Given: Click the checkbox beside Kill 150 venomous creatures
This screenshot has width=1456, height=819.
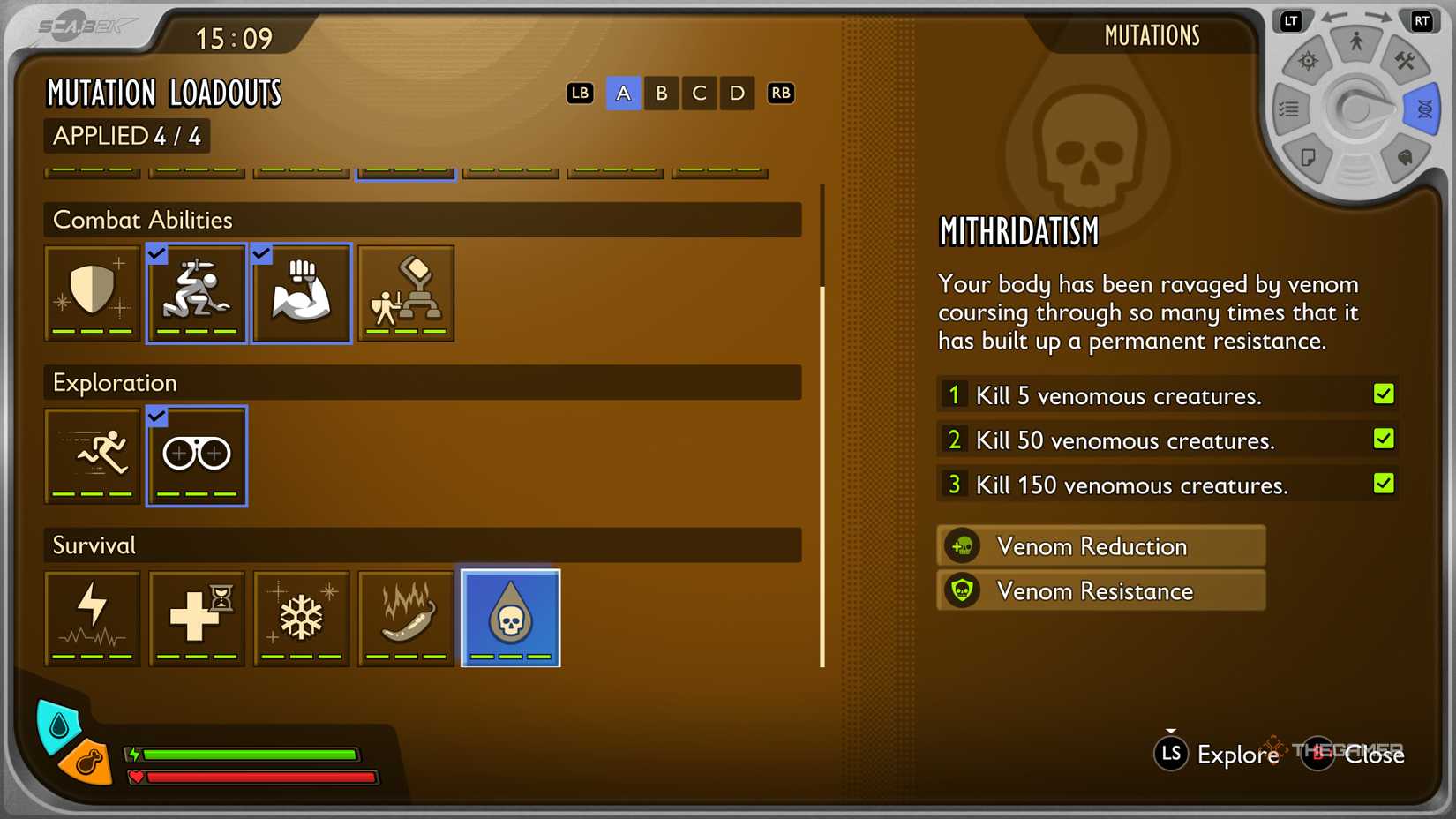Looking at the screenshot, I should (1385, 484).
